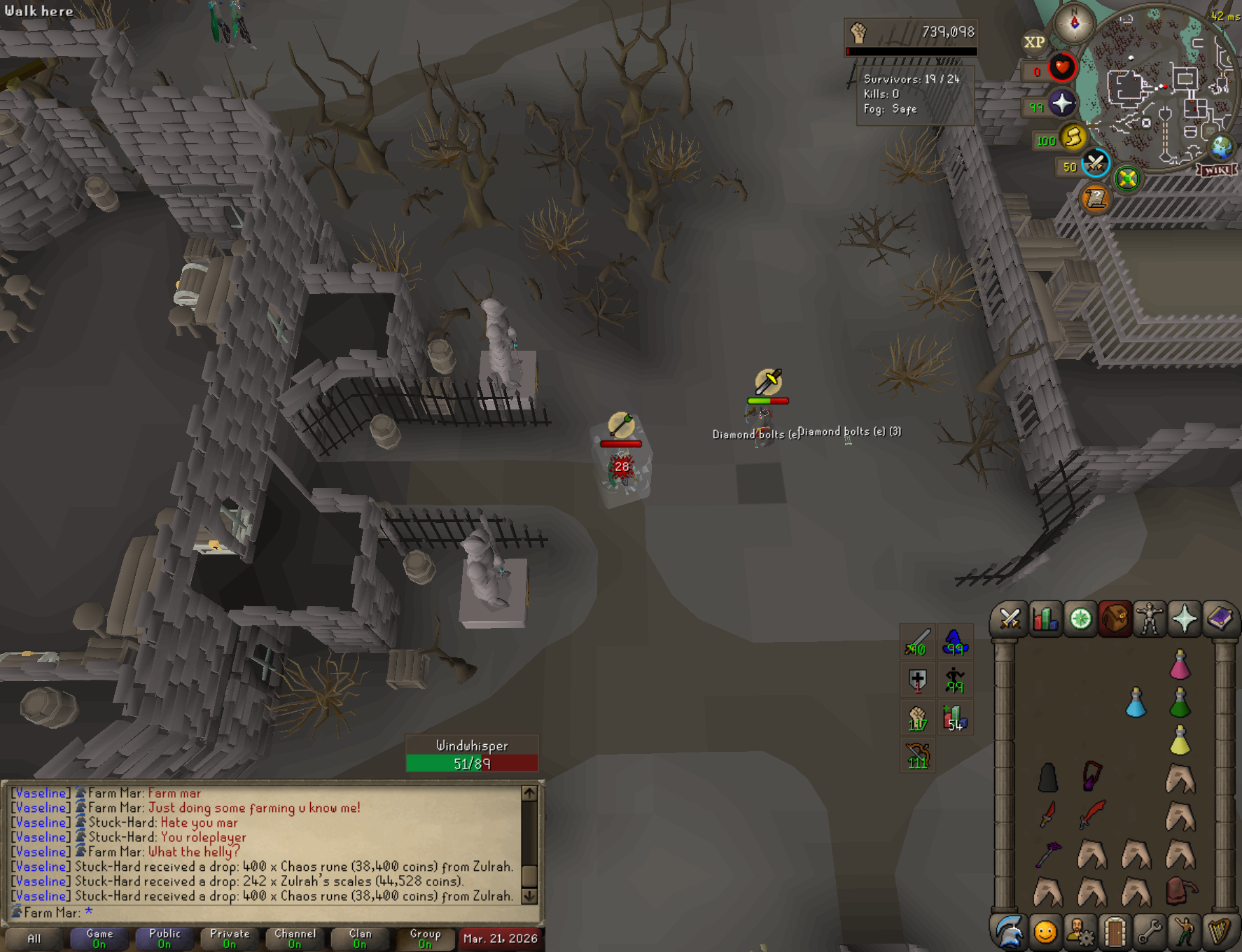Show the Worn Equipment tab
The image size is (1242, 952).
(x=1150, y=619)
